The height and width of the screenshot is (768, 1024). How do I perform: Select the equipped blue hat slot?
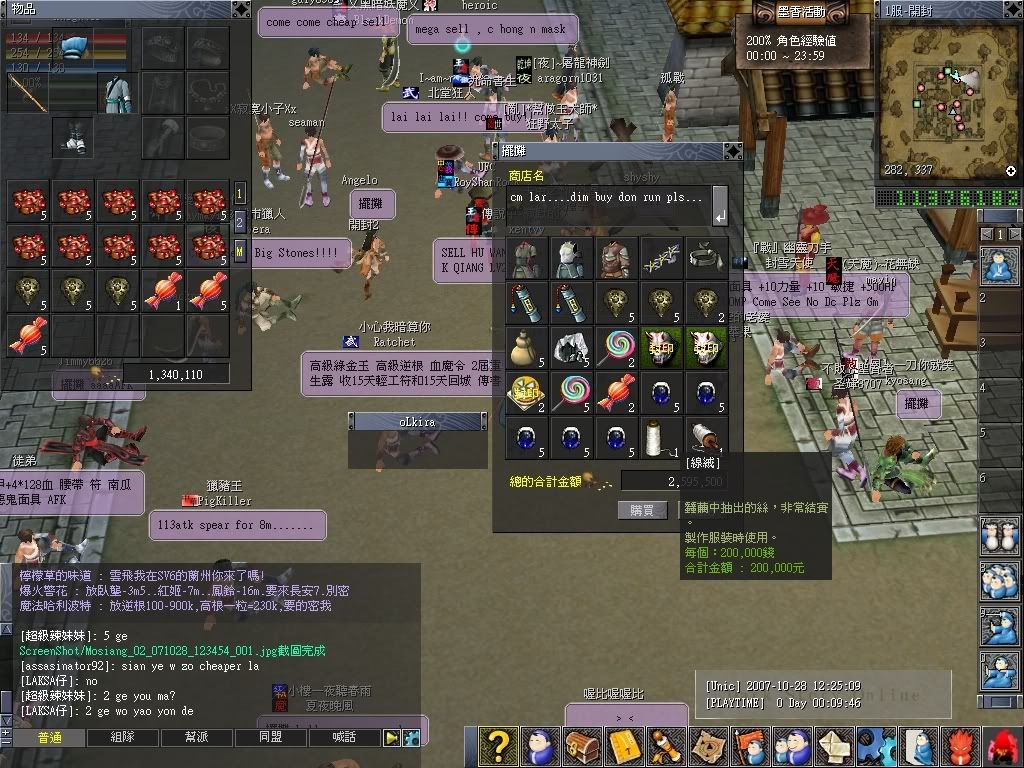tap(73, 47)
